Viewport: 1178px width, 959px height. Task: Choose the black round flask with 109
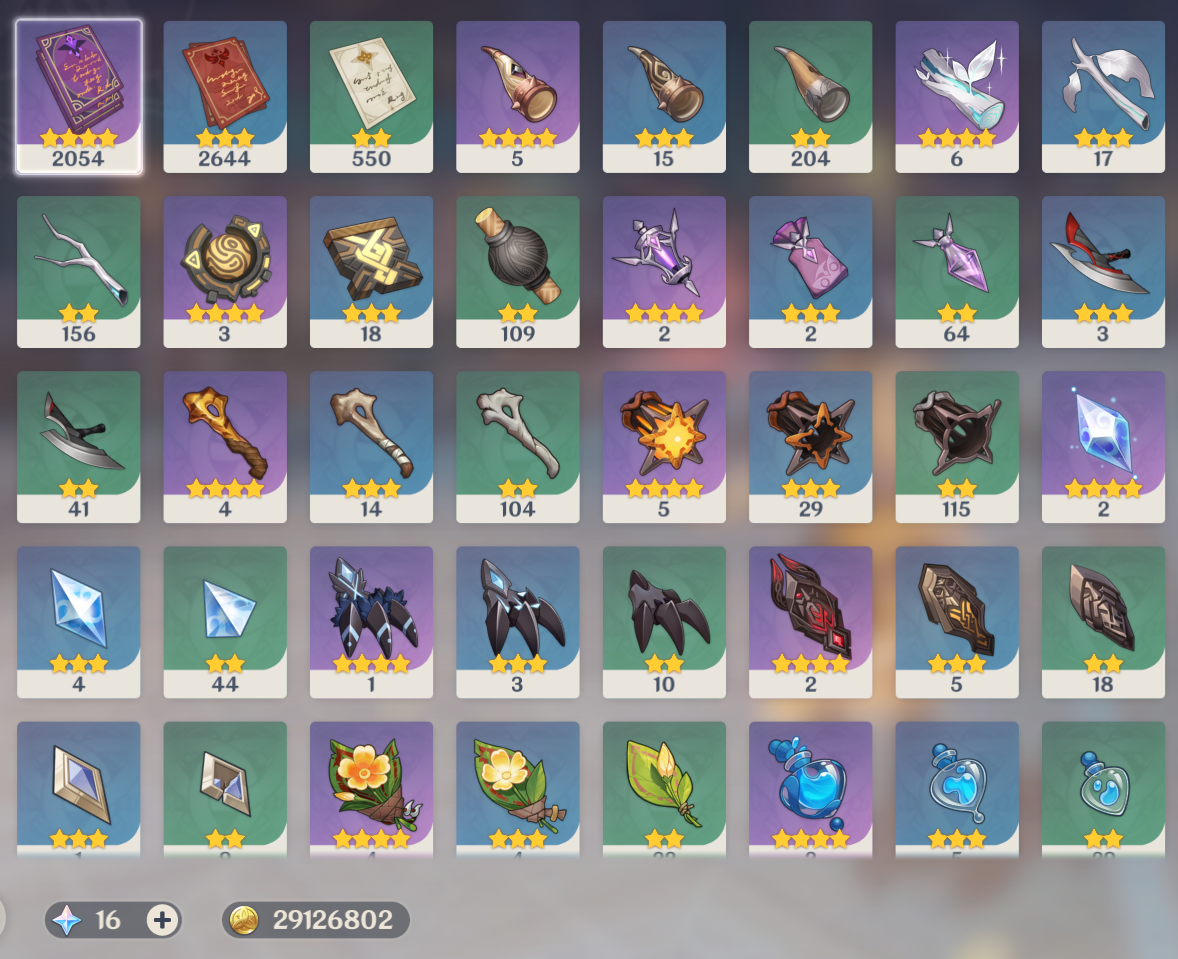[518, 269]
